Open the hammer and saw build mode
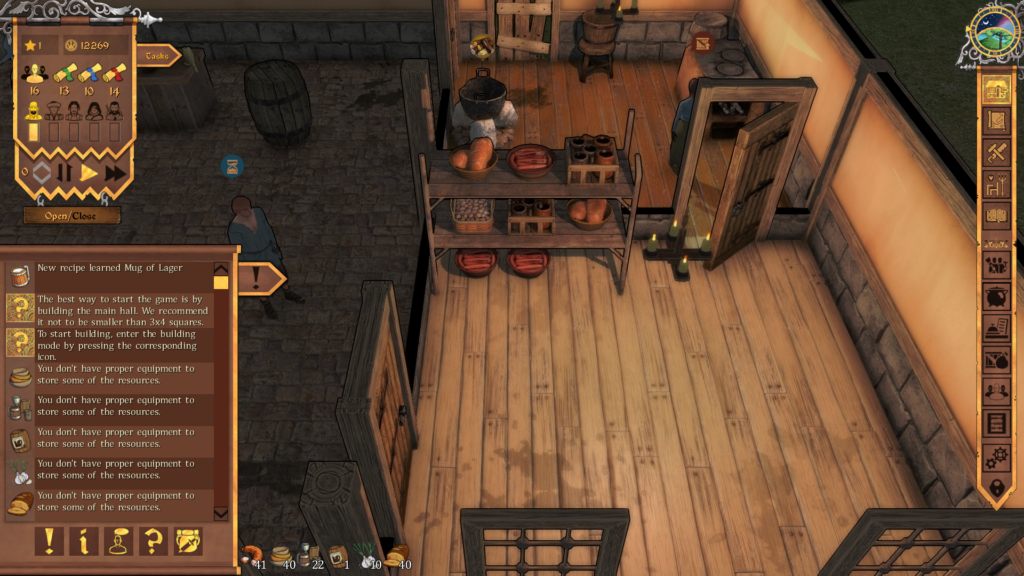 [x=995, y=153]
